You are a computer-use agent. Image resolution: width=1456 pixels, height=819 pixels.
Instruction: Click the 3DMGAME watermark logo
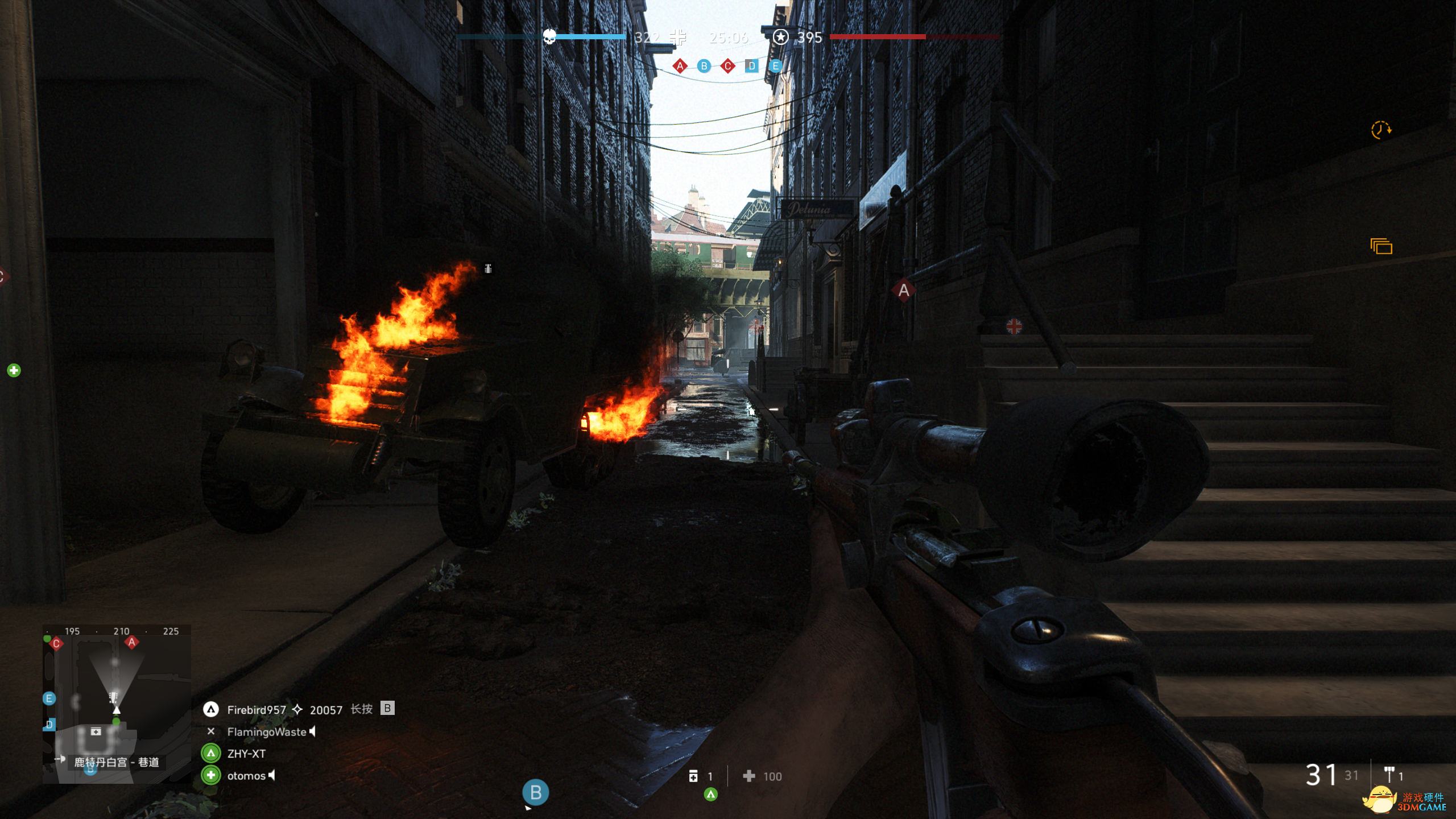(x=1405, y=802)
